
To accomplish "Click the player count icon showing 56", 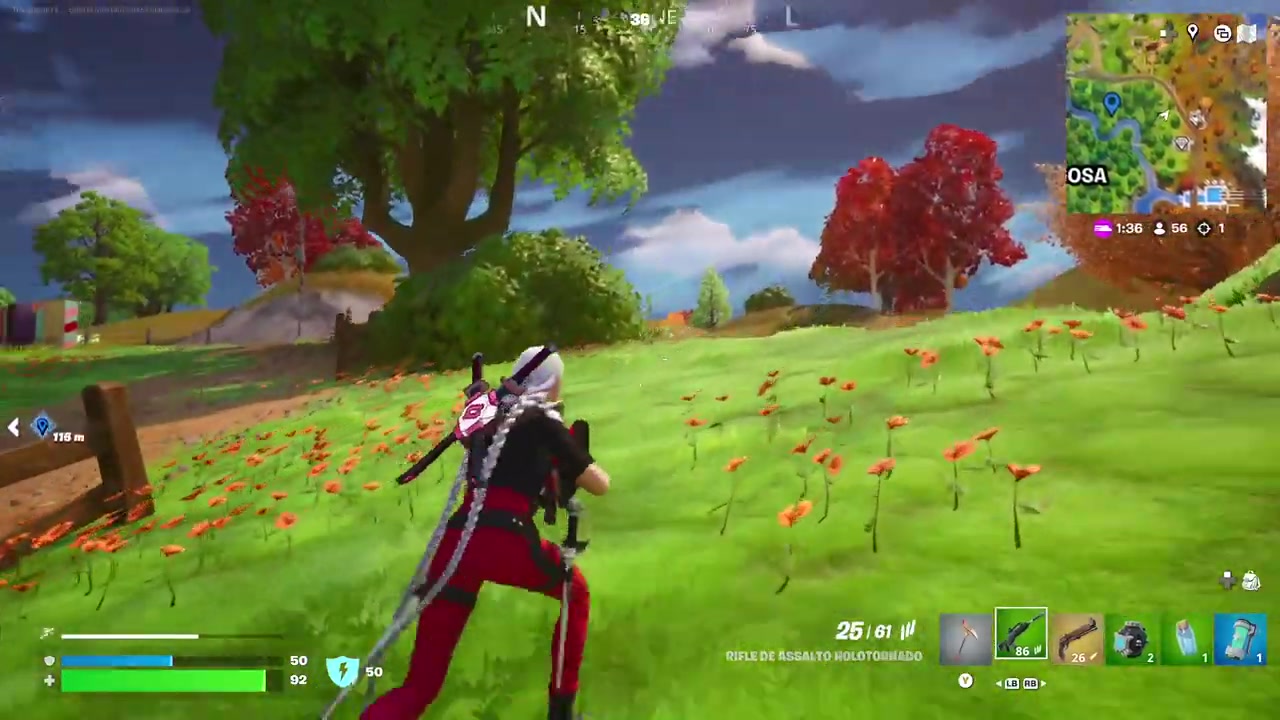I will pyautogui.click(x=1159, y=228).
